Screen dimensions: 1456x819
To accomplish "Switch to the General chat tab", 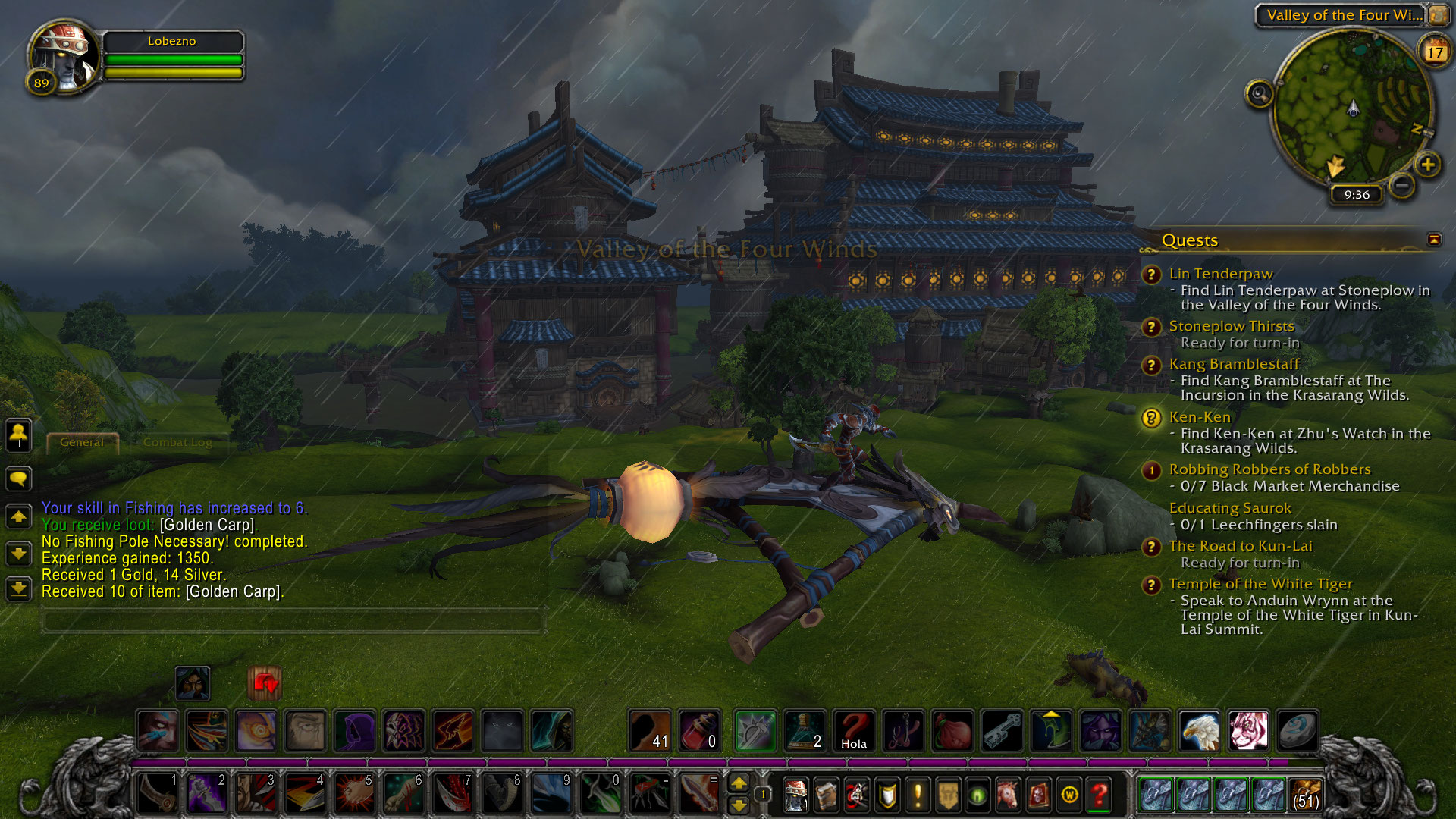I will [82, 442].
